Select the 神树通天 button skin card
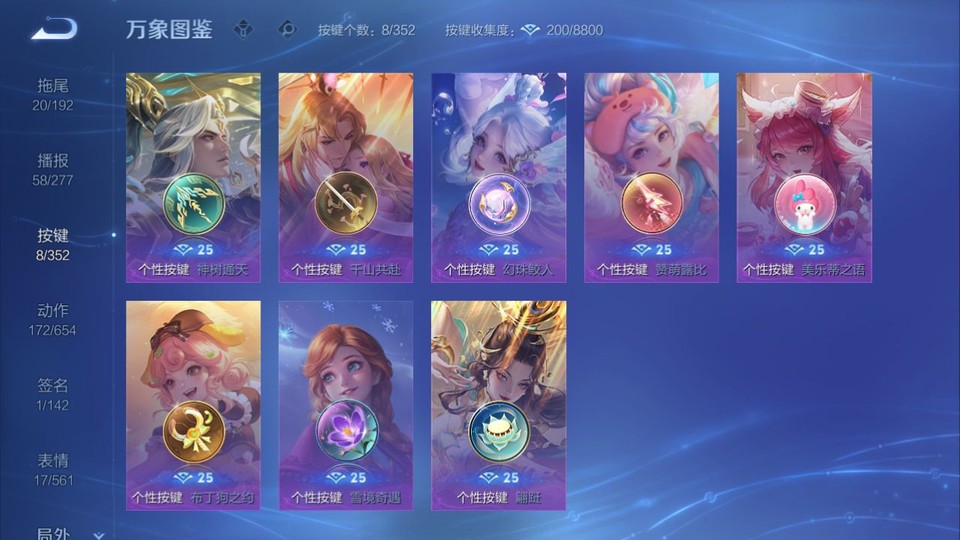Image resolution: width=960 pixels, height=540 pixels. click(193, 177)
